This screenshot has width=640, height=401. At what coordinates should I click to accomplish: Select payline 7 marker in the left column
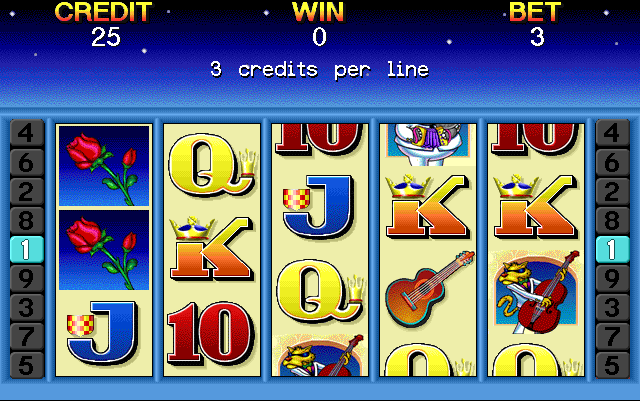(26, 336)
